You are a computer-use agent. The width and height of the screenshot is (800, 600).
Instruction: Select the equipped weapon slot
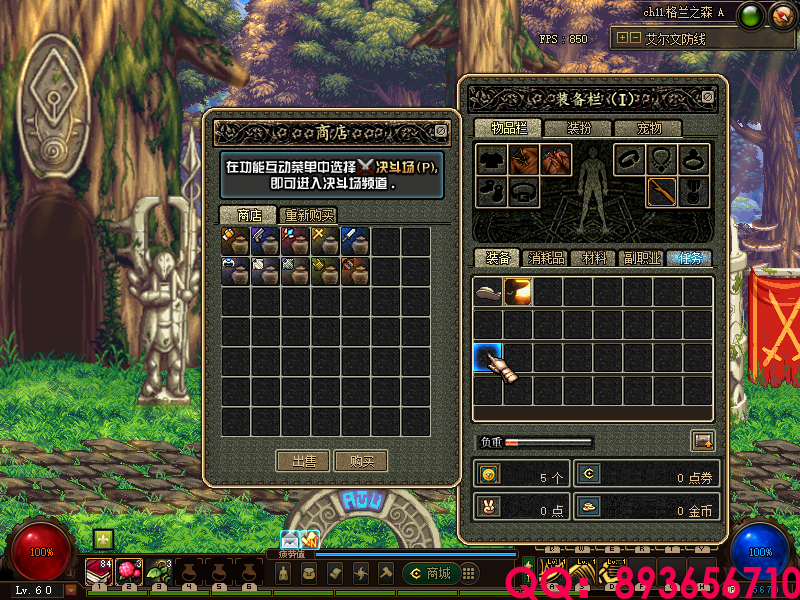point(661,191)
